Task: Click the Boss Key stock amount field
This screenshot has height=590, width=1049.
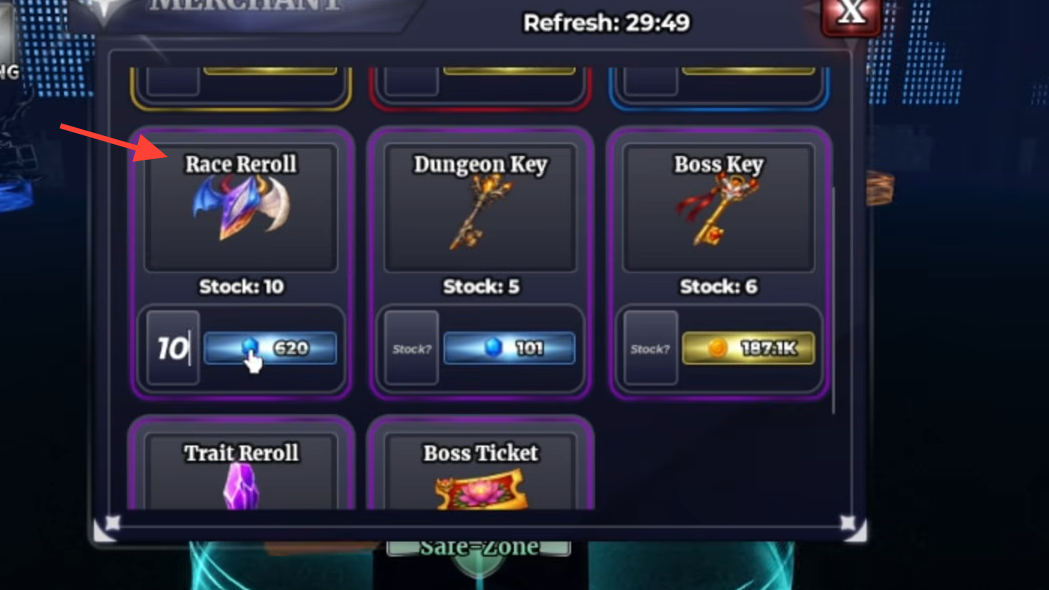Action: 651,348
